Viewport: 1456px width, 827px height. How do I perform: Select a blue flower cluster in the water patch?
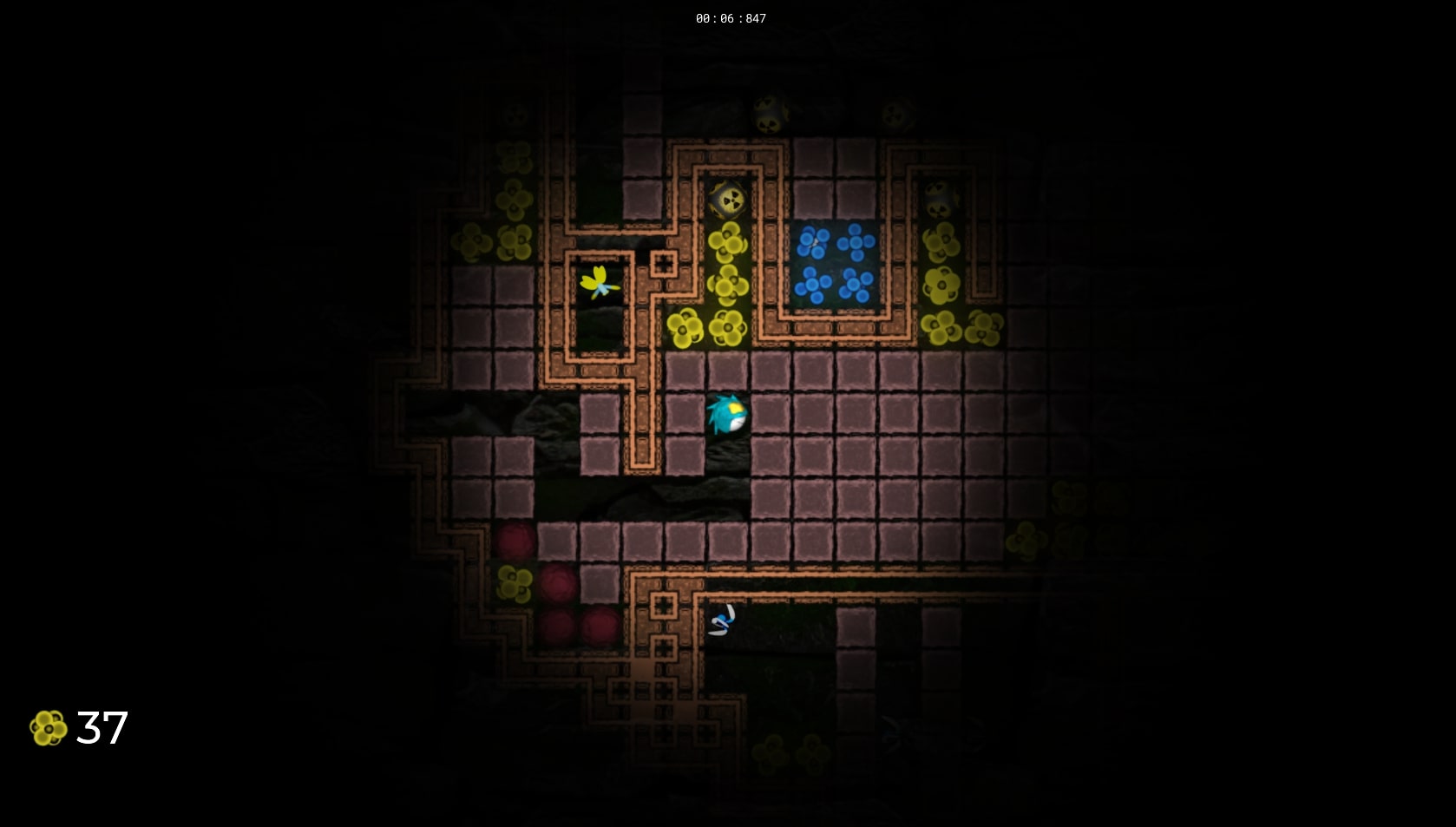(816, 243)
